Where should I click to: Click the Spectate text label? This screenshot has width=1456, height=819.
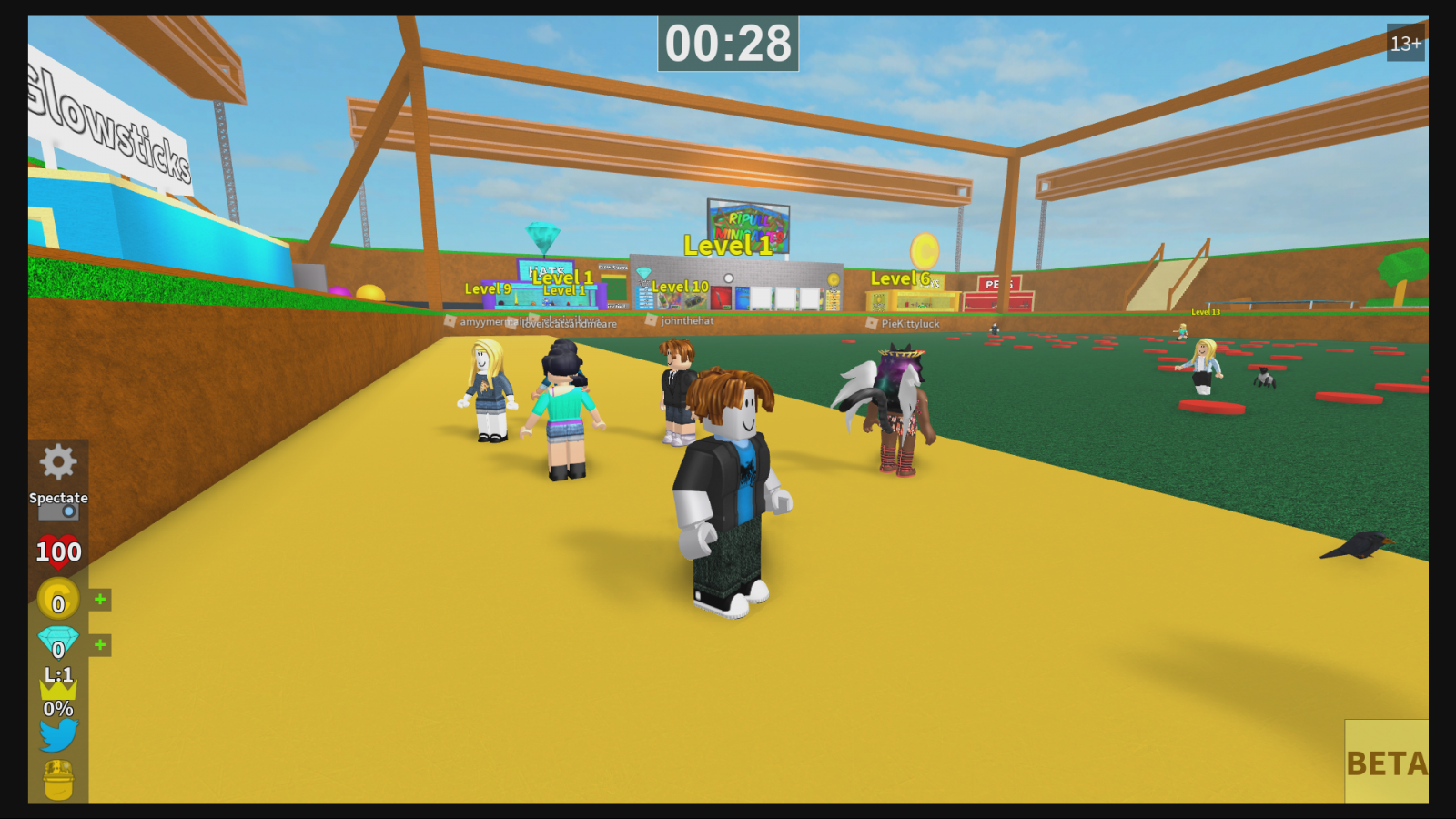[x=58, y=498]
